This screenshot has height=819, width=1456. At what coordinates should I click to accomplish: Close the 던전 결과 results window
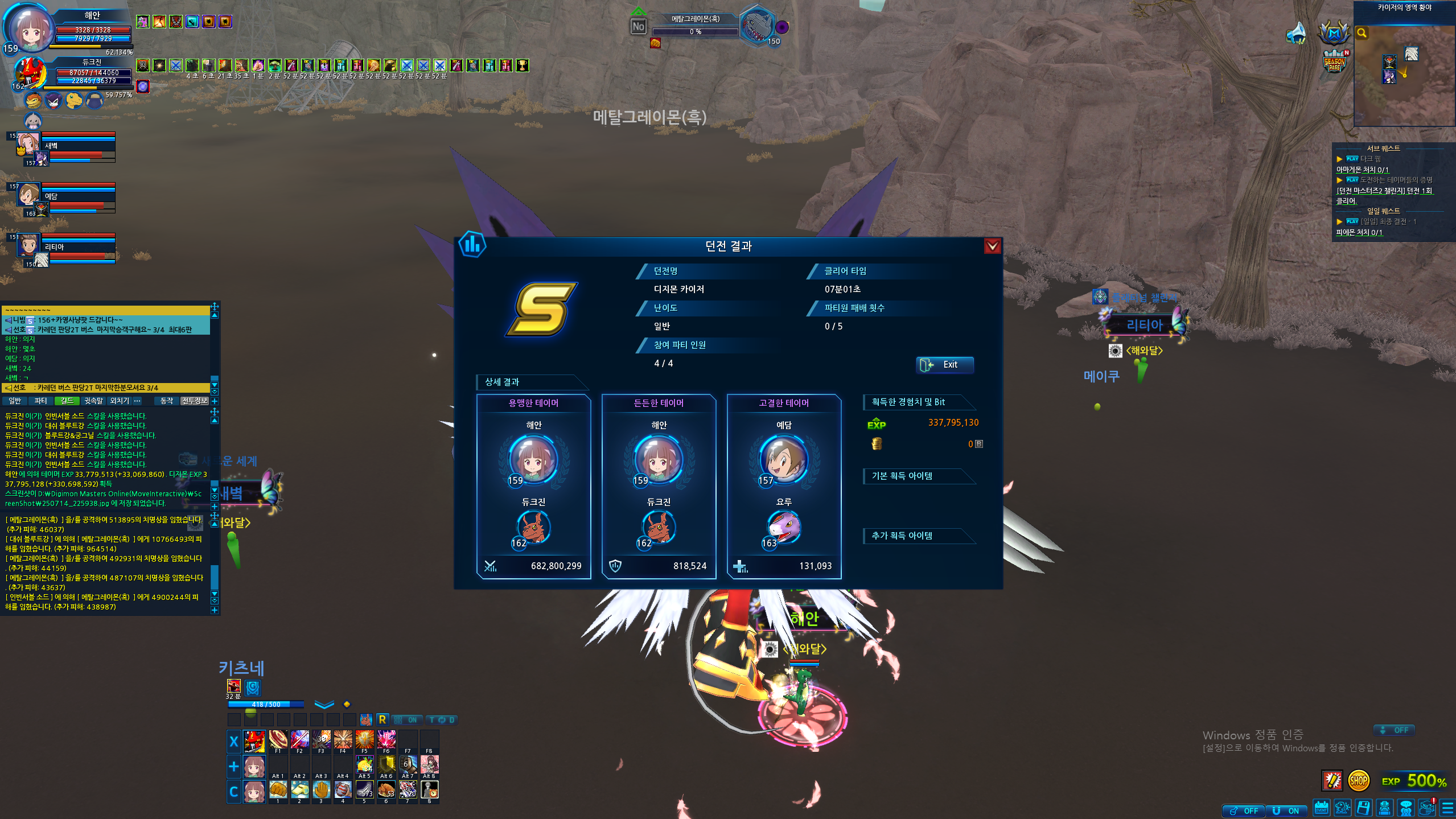pos(992,246)
